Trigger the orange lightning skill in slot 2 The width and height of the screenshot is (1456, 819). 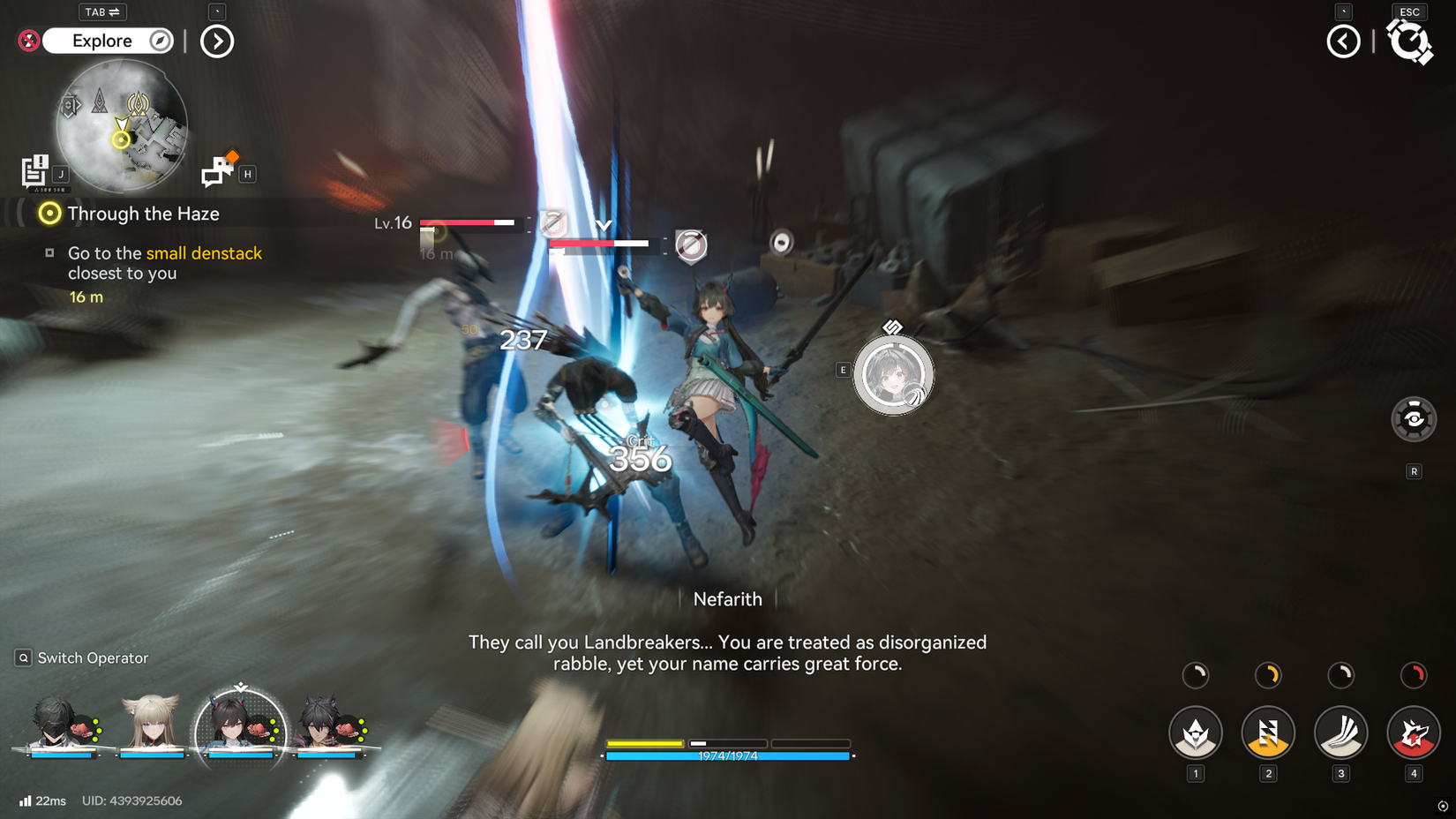pyautogui.click(x=1268, y=733)
